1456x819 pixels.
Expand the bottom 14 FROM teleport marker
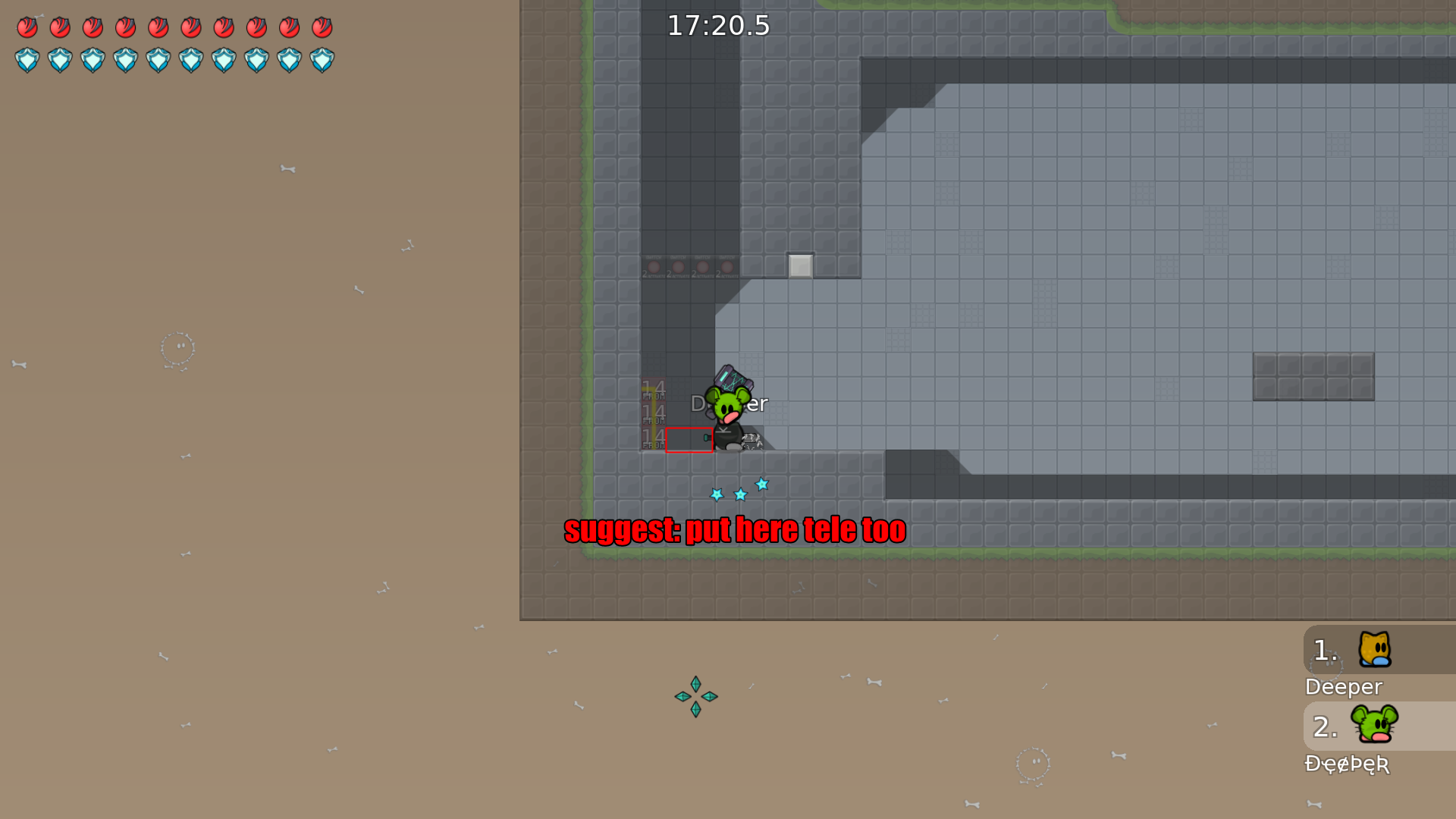pos(652,438)
